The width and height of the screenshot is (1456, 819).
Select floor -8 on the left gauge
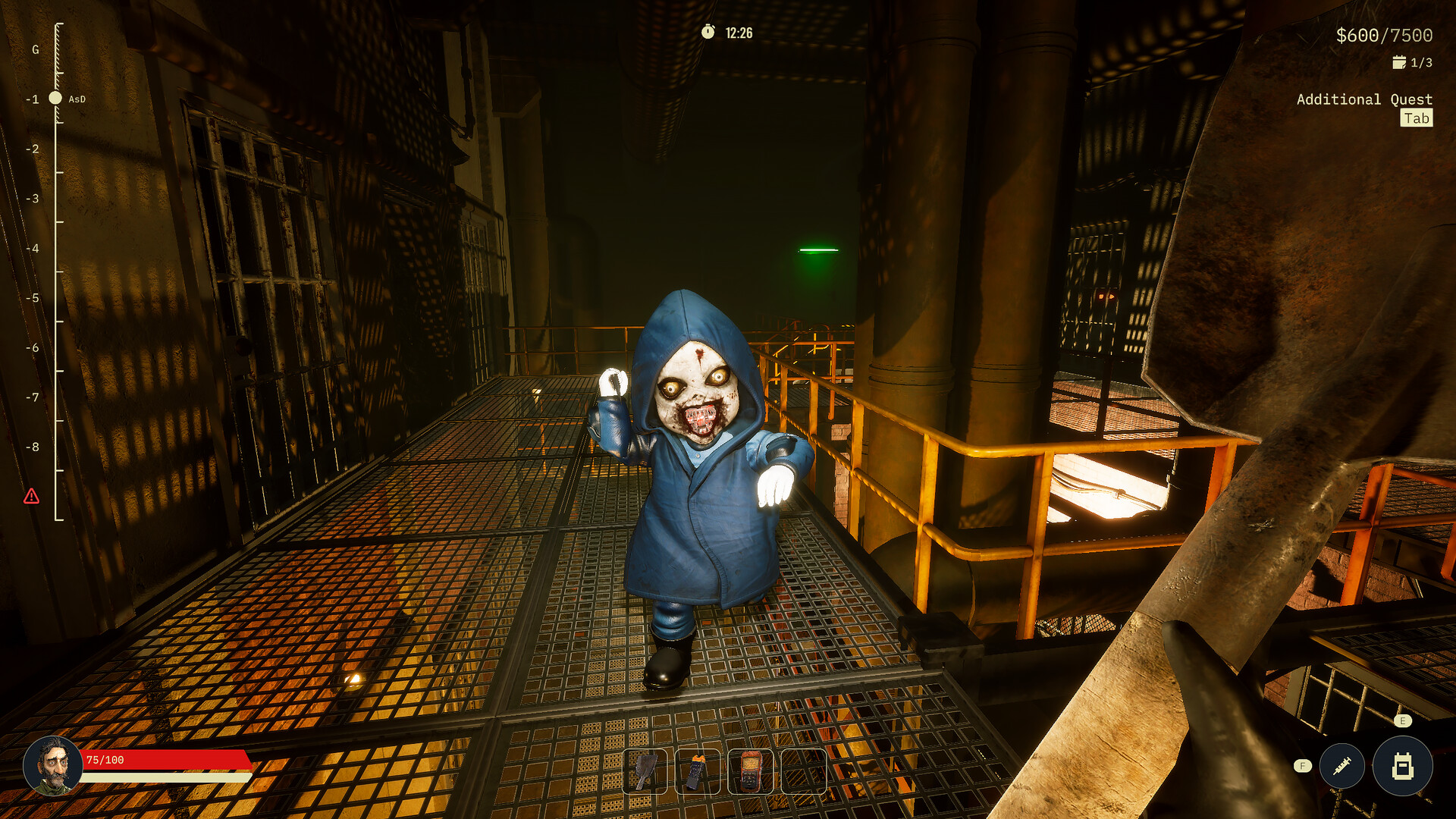point(32,446)
